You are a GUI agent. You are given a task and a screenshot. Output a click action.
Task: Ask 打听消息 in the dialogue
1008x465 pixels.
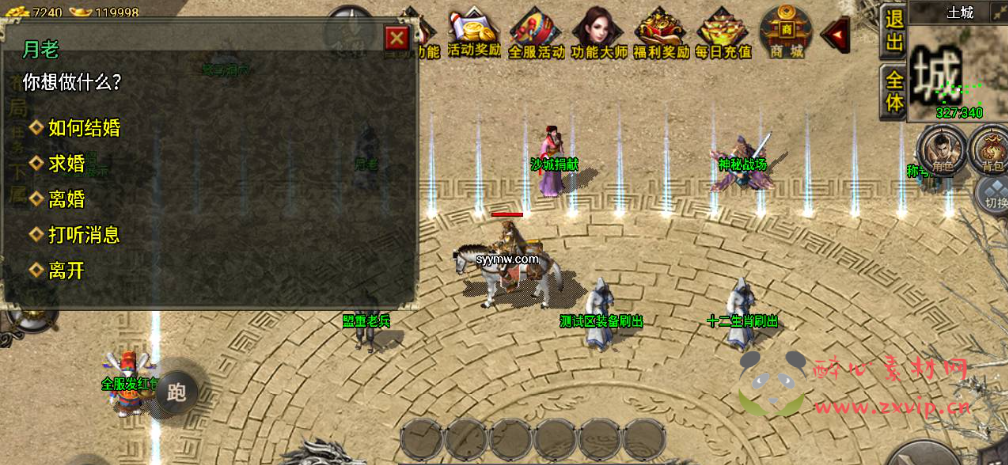click(84, 235)
